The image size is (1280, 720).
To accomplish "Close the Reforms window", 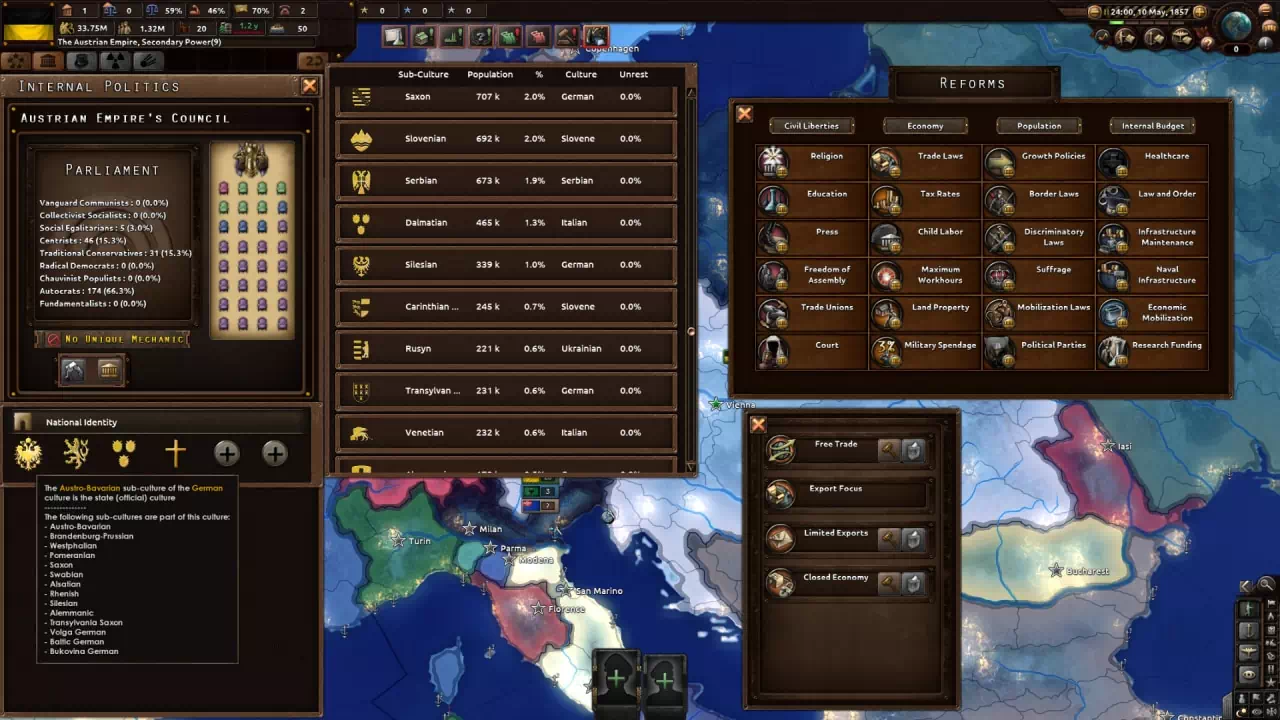I will (x=744, y=114).
